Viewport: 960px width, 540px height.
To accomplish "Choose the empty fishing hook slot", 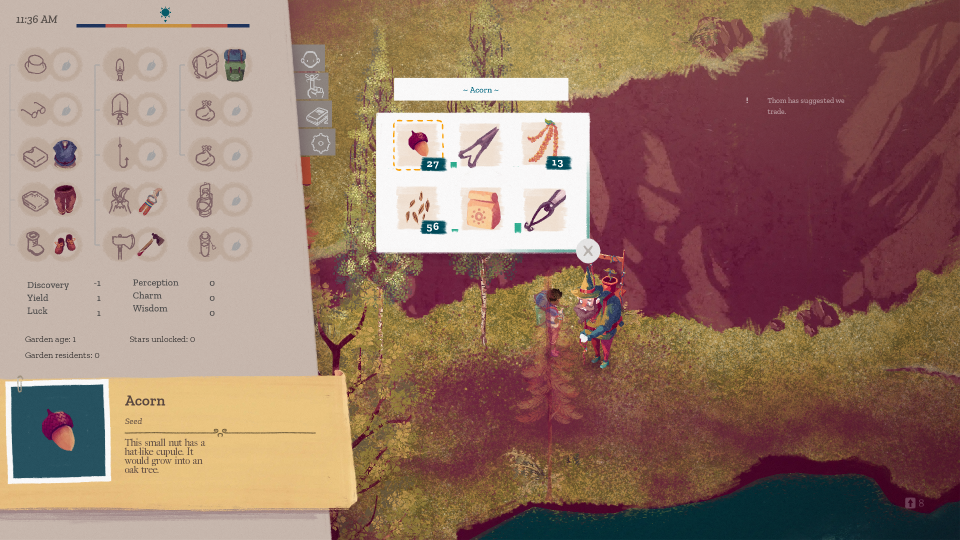I will click(x=150, y=154).
